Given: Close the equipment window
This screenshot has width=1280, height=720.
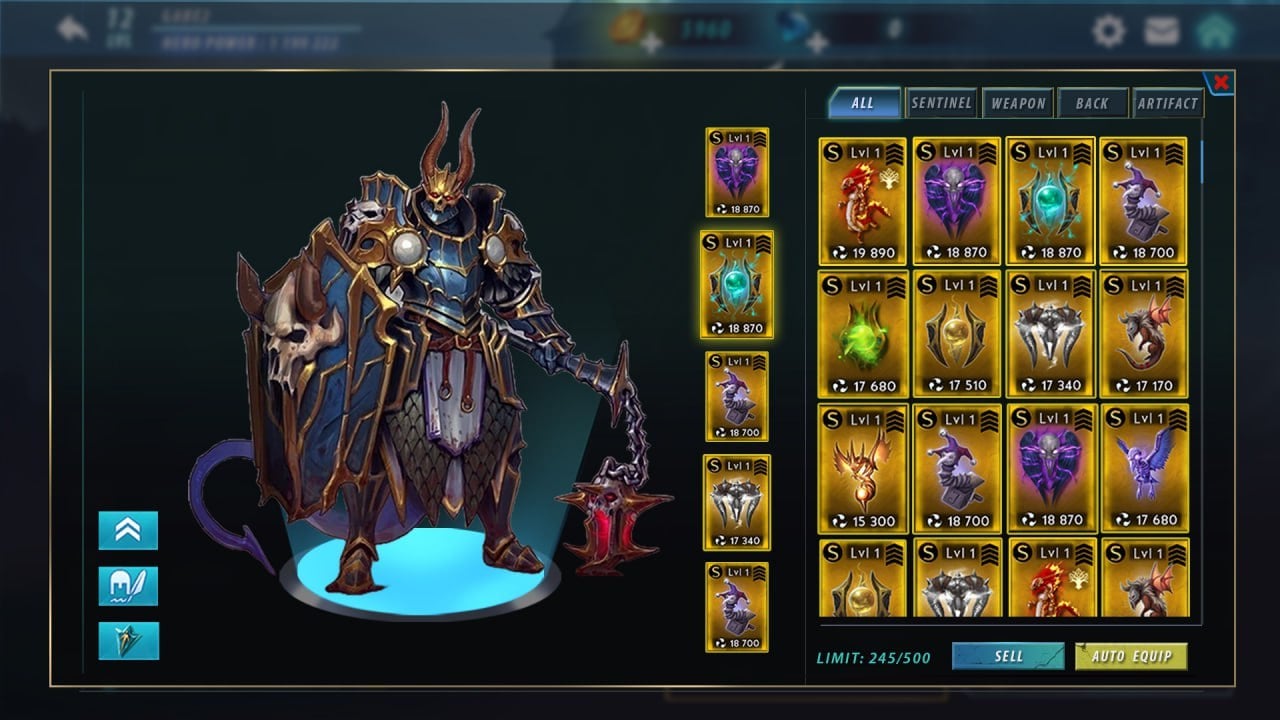Looking at the screenshot, I should 1220,82.
